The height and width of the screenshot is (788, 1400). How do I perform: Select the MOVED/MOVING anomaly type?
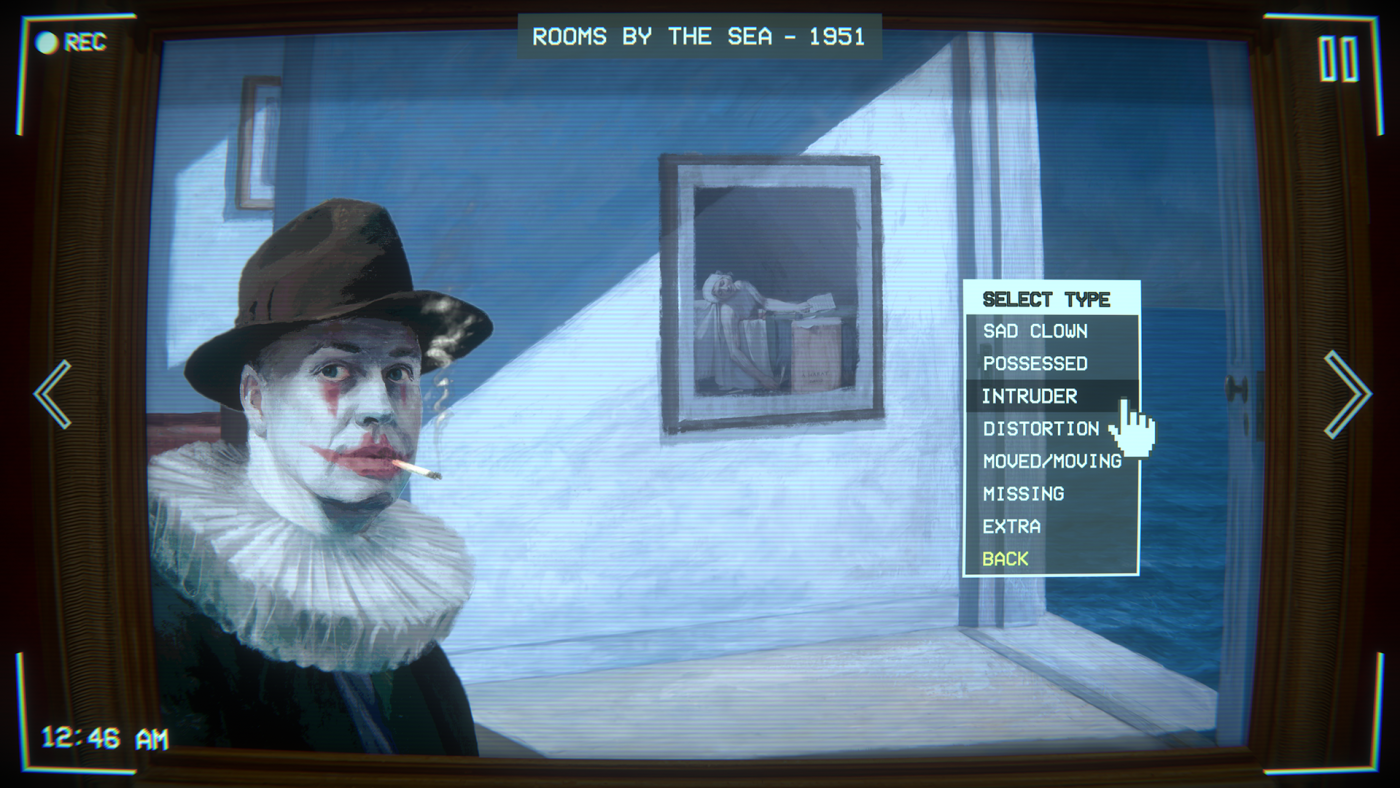click(1051, 461)
